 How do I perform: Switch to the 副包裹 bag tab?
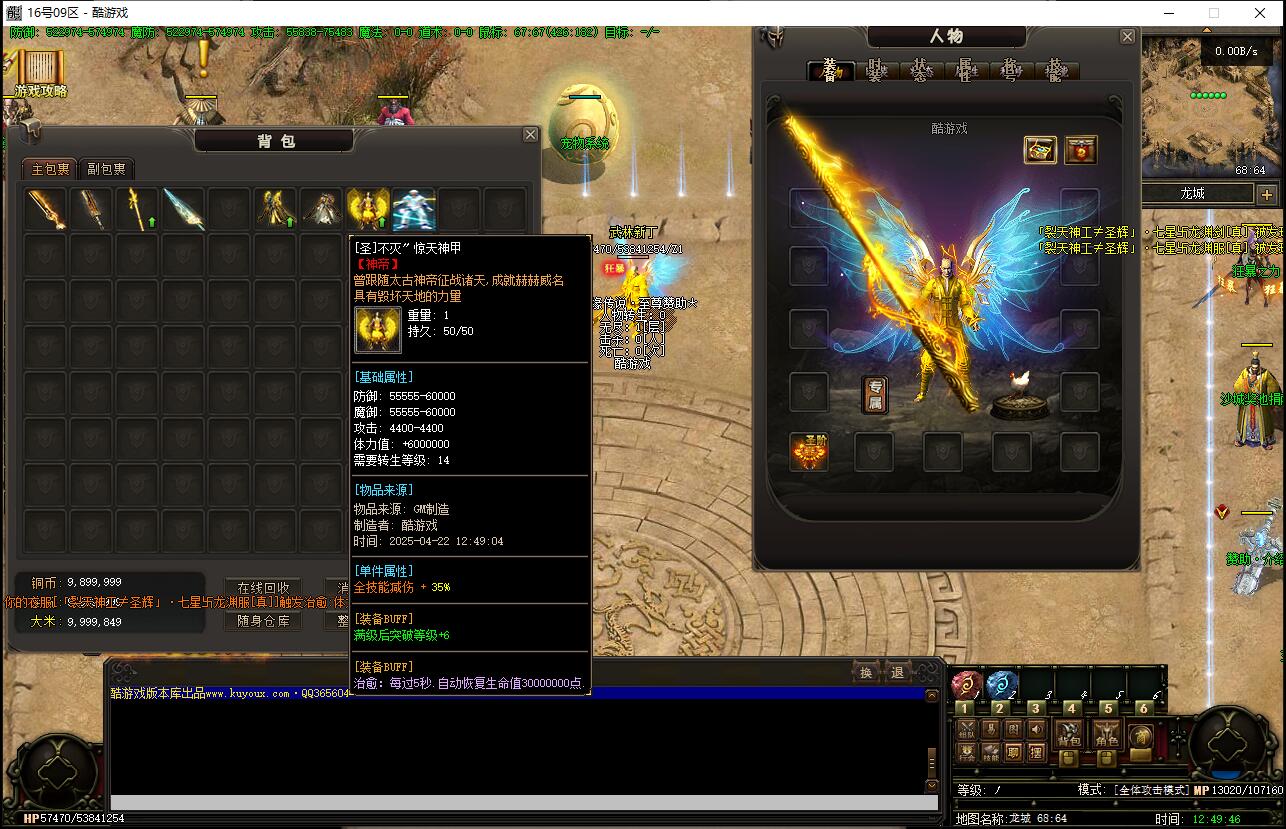[x=106, y=169]
